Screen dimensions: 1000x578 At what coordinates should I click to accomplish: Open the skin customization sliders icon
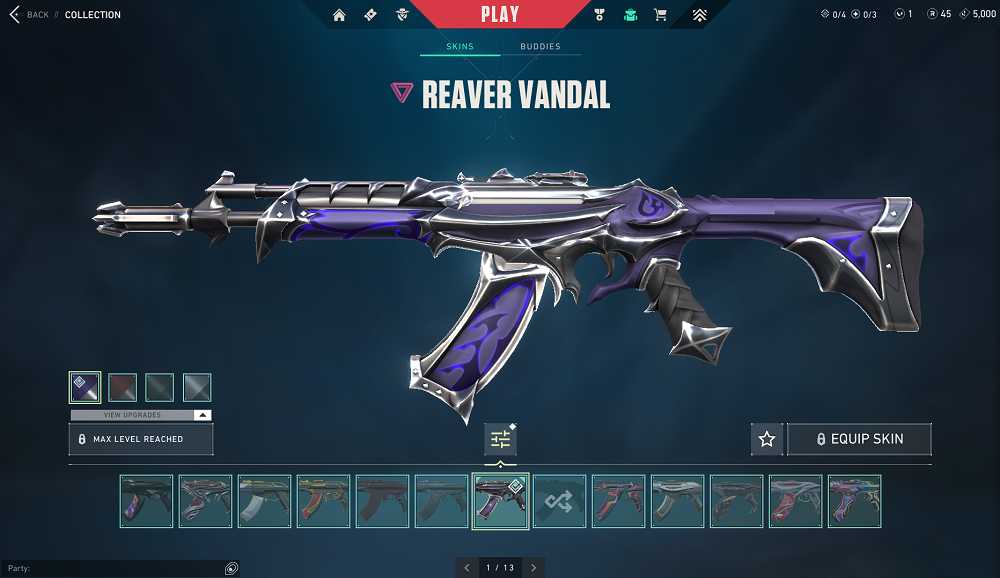500,439
